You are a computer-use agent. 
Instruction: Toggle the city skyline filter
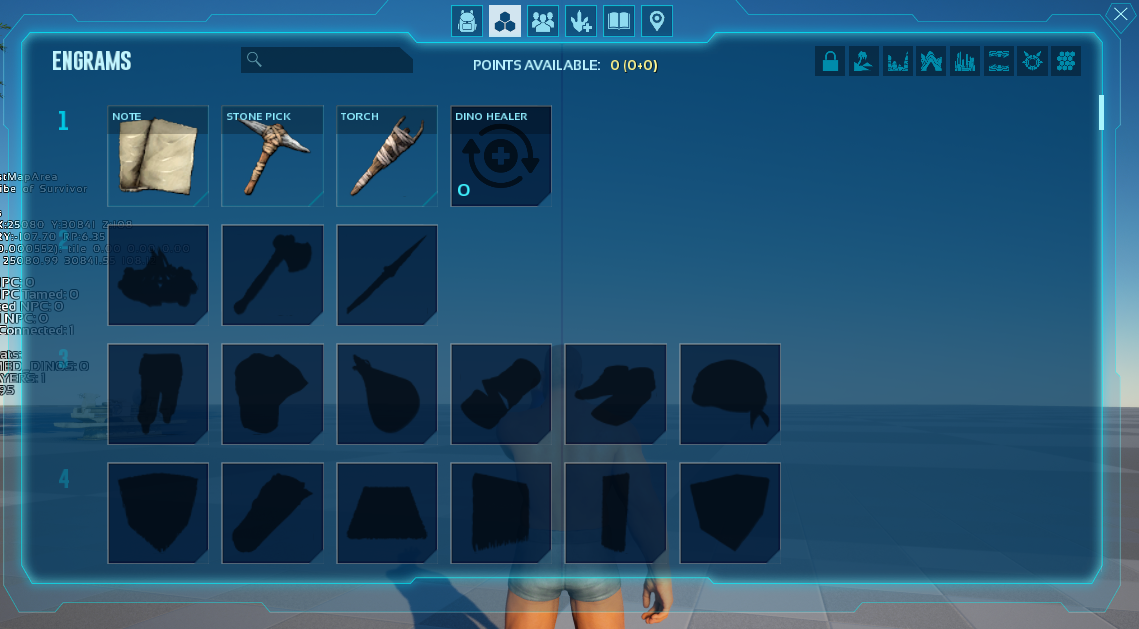point(965,62)
